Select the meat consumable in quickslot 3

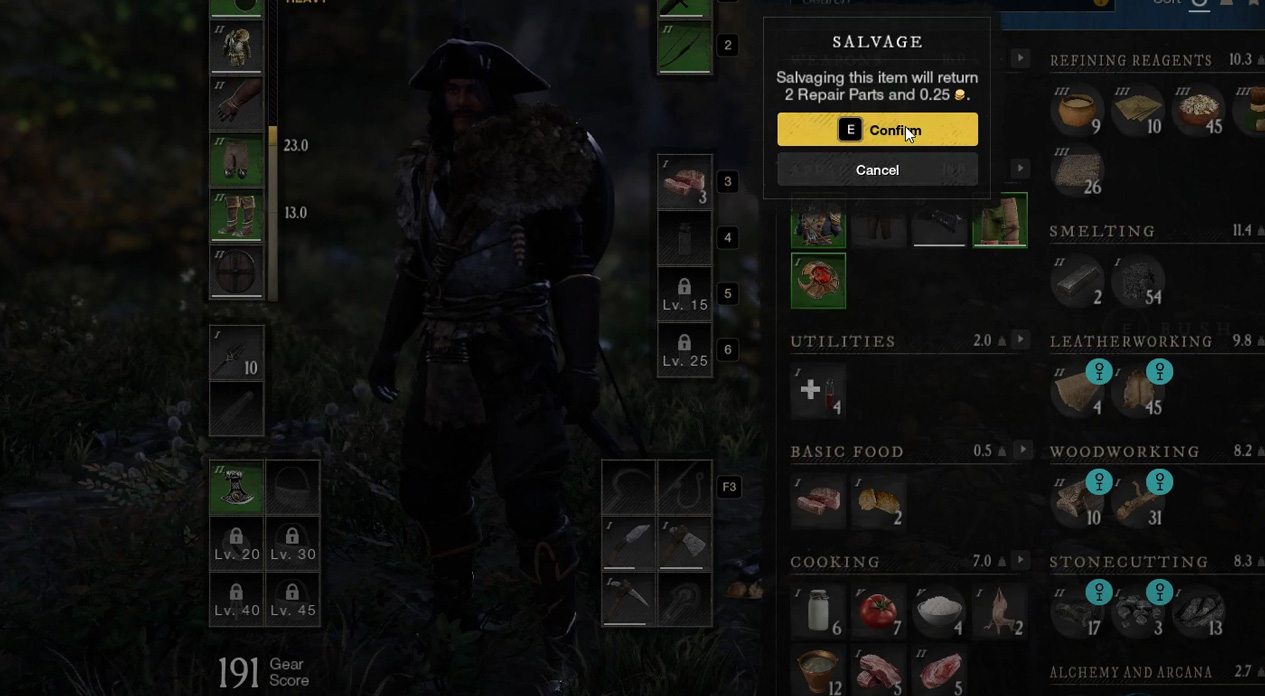click(x=684, y=182)
